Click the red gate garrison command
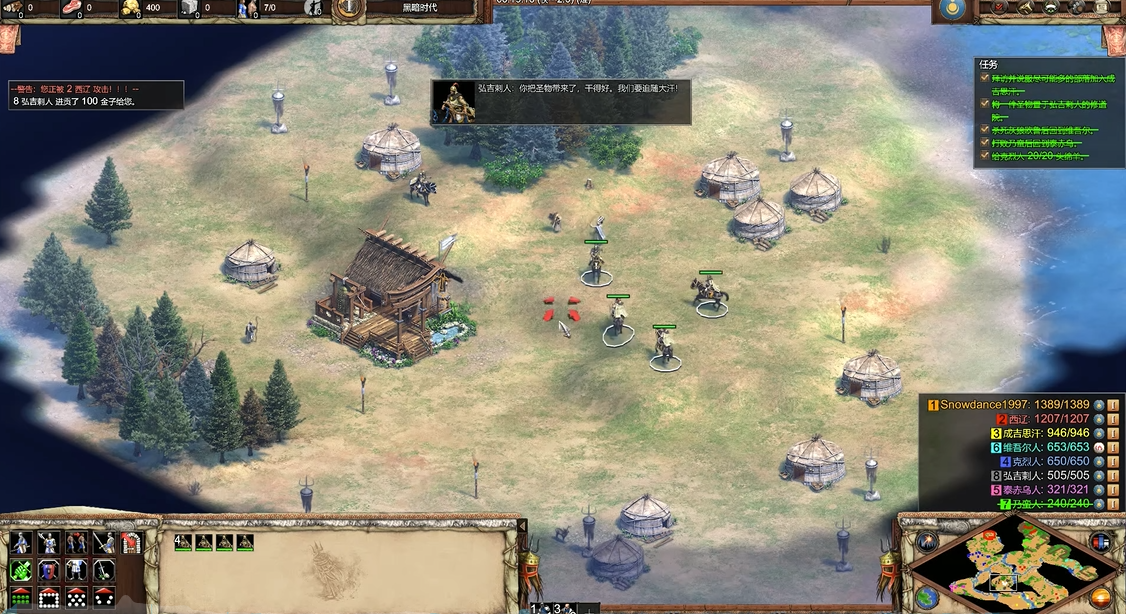 click(x=131, y=542)
